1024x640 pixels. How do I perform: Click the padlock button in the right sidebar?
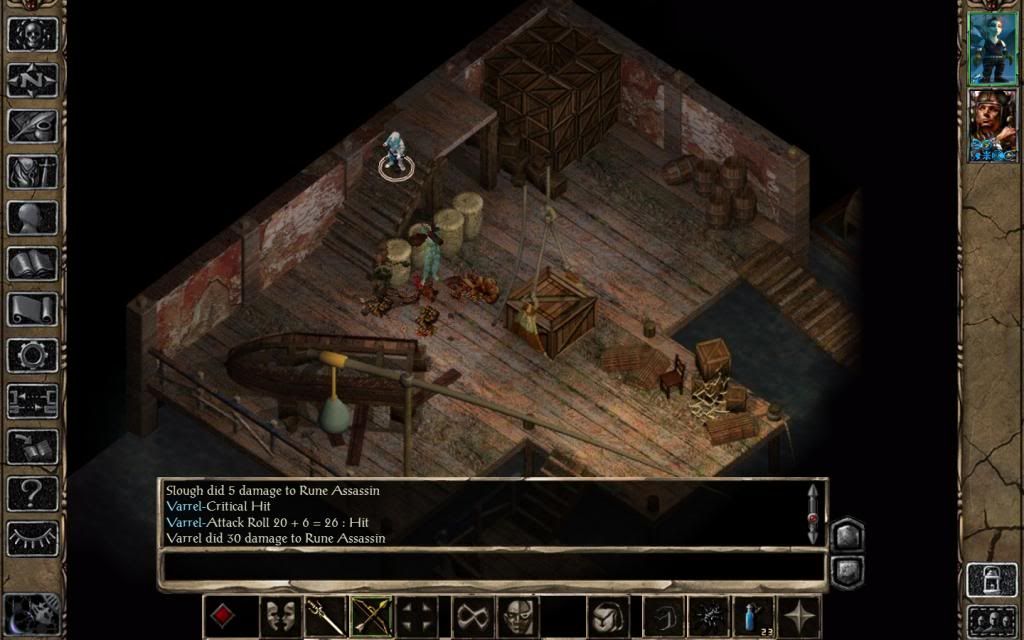(992, 580)
